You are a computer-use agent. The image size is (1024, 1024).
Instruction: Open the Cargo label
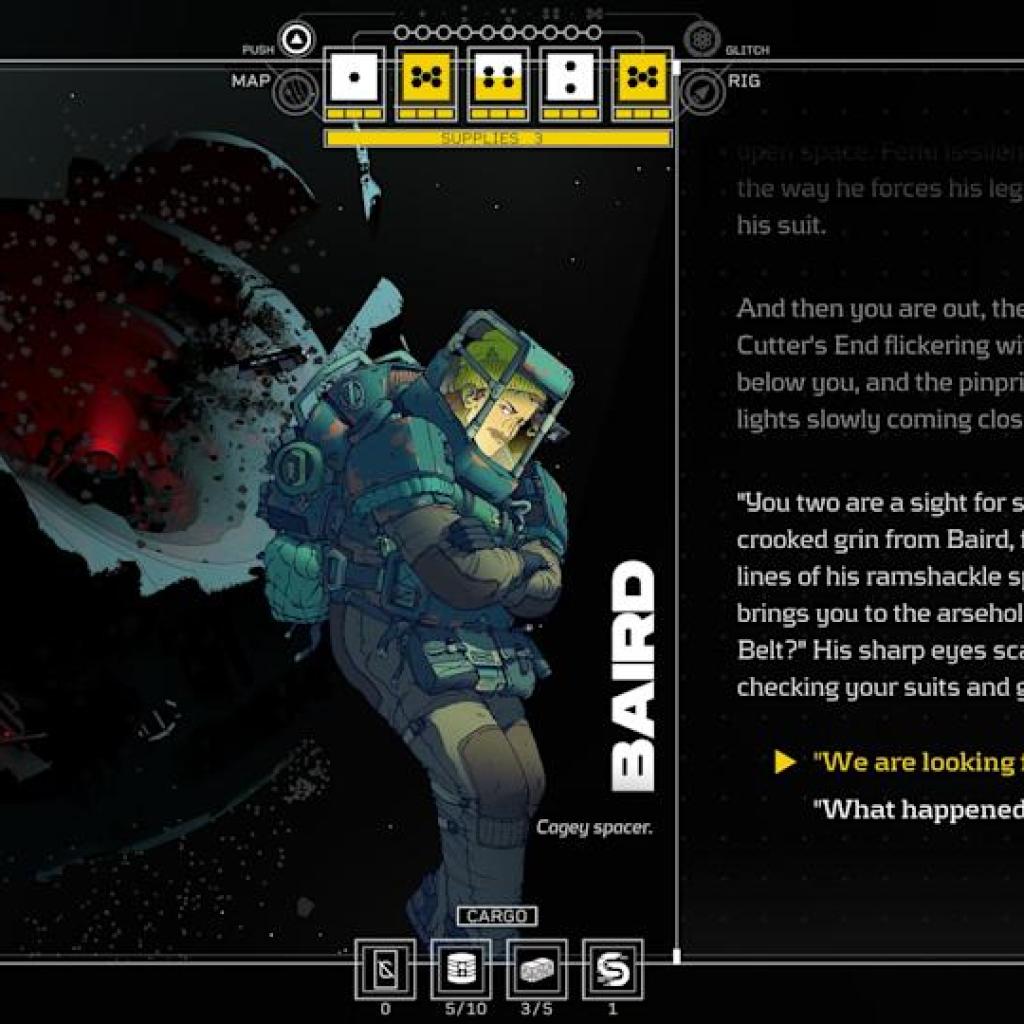(x=497, y=916)
